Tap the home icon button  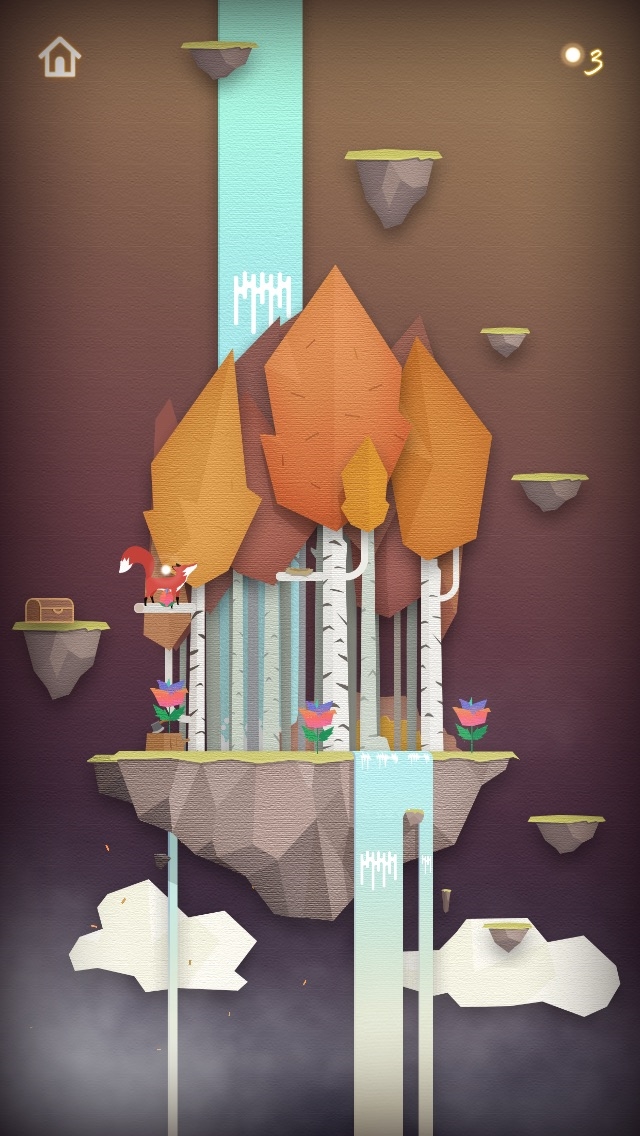click(x=59, y=57)
